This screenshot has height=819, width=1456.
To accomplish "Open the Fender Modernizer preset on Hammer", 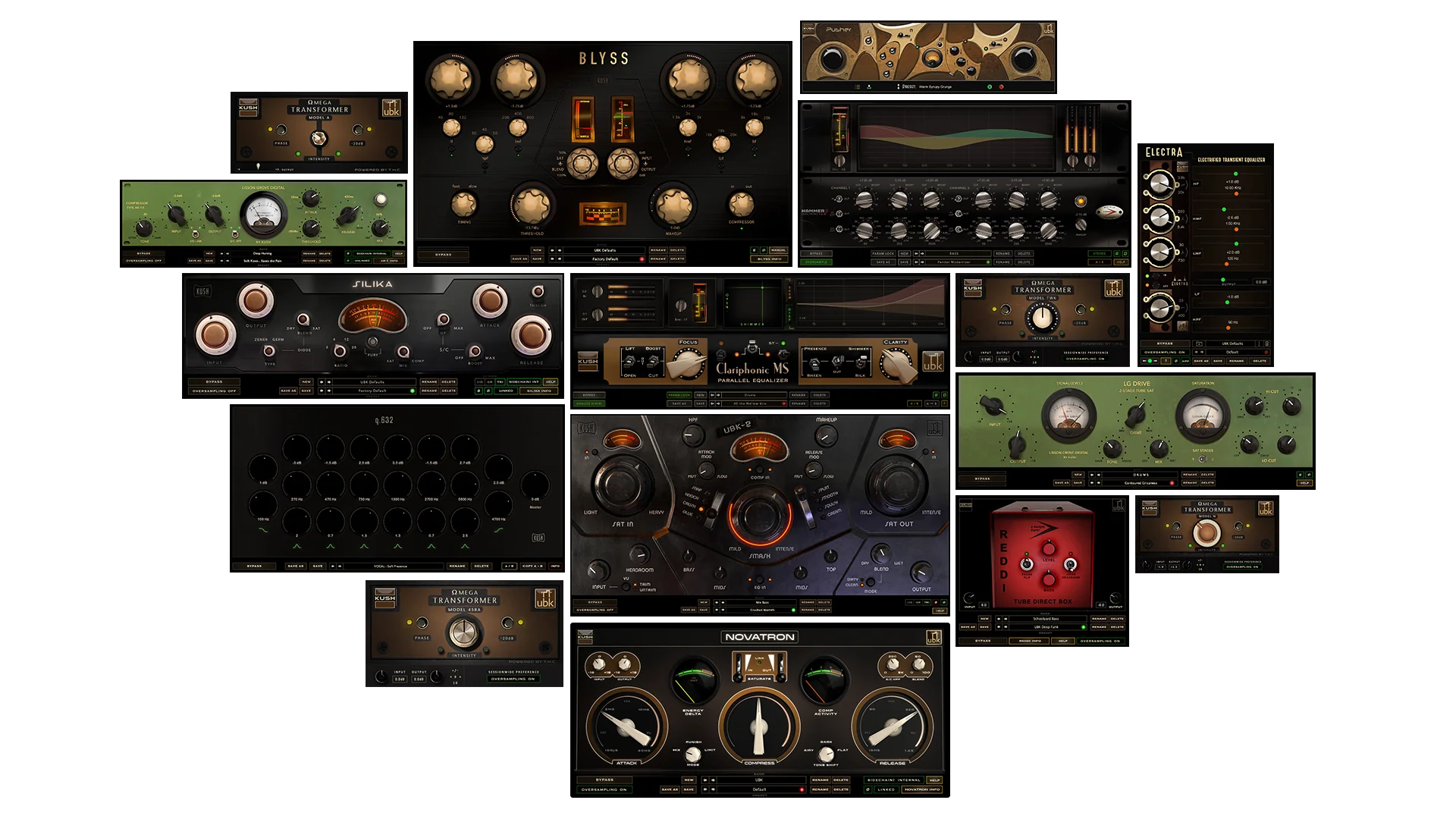I will click(x=954, y=262).
